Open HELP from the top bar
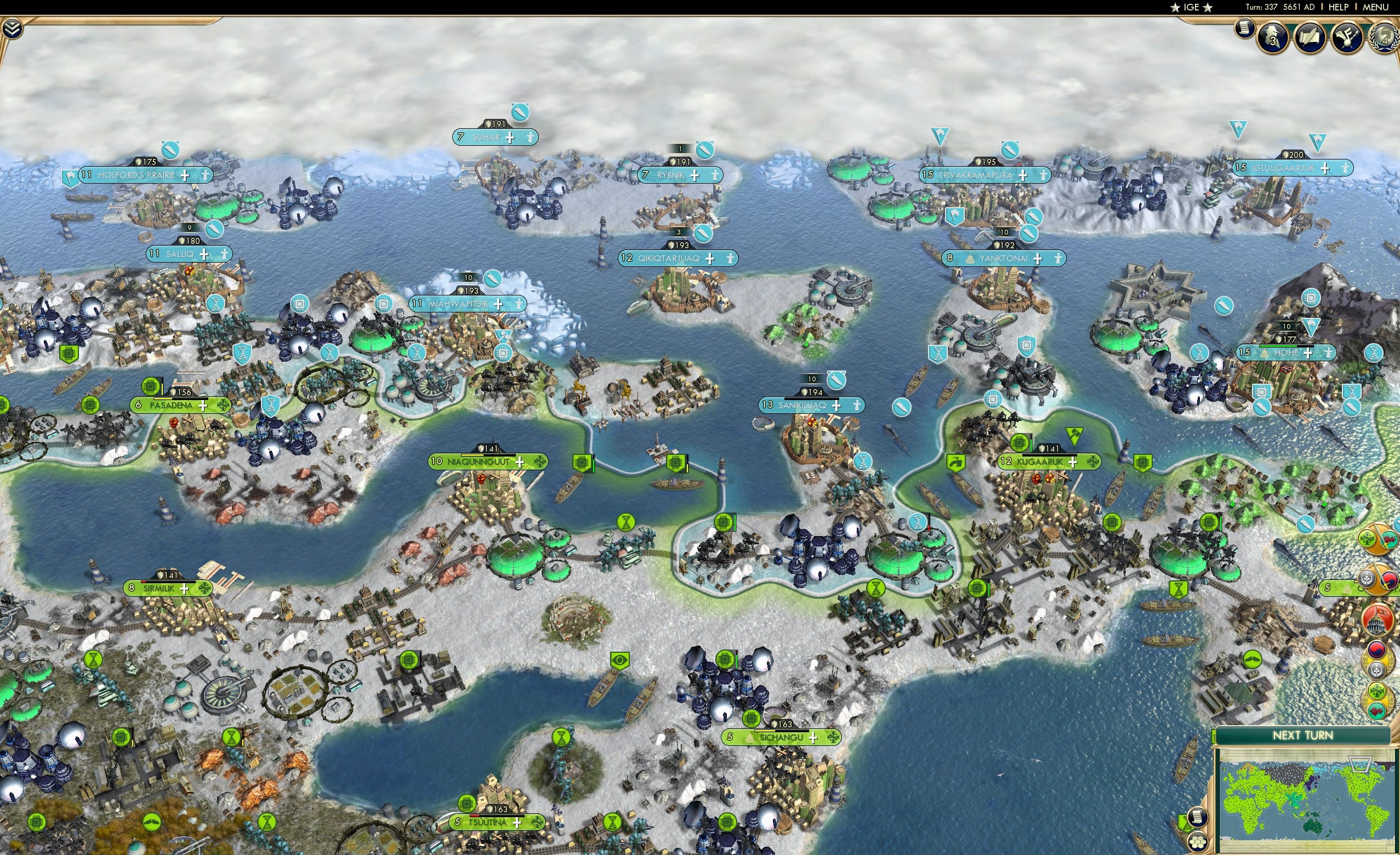 pyautogui.click(x=1339, y=7)
